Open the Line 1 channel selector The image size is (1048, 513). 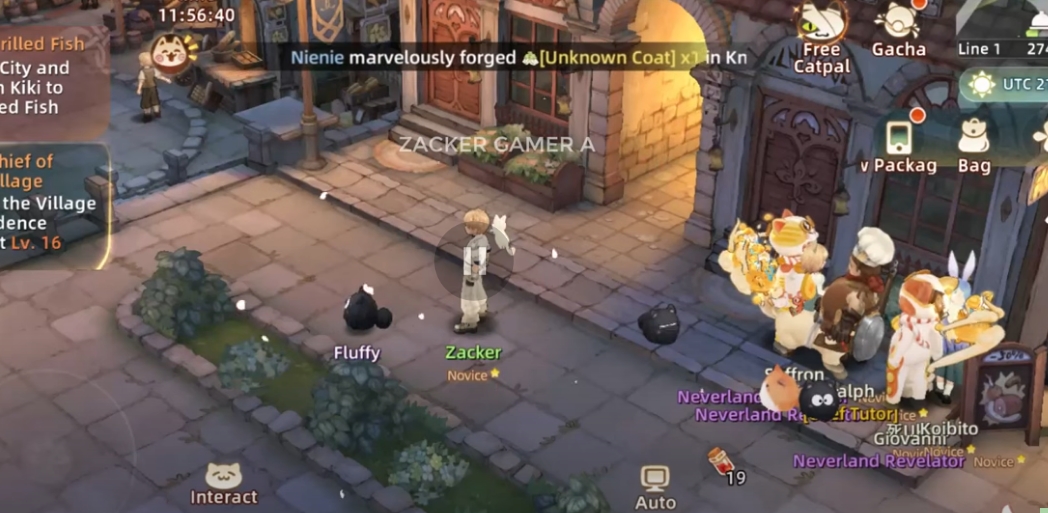click(x=979, y=49)
